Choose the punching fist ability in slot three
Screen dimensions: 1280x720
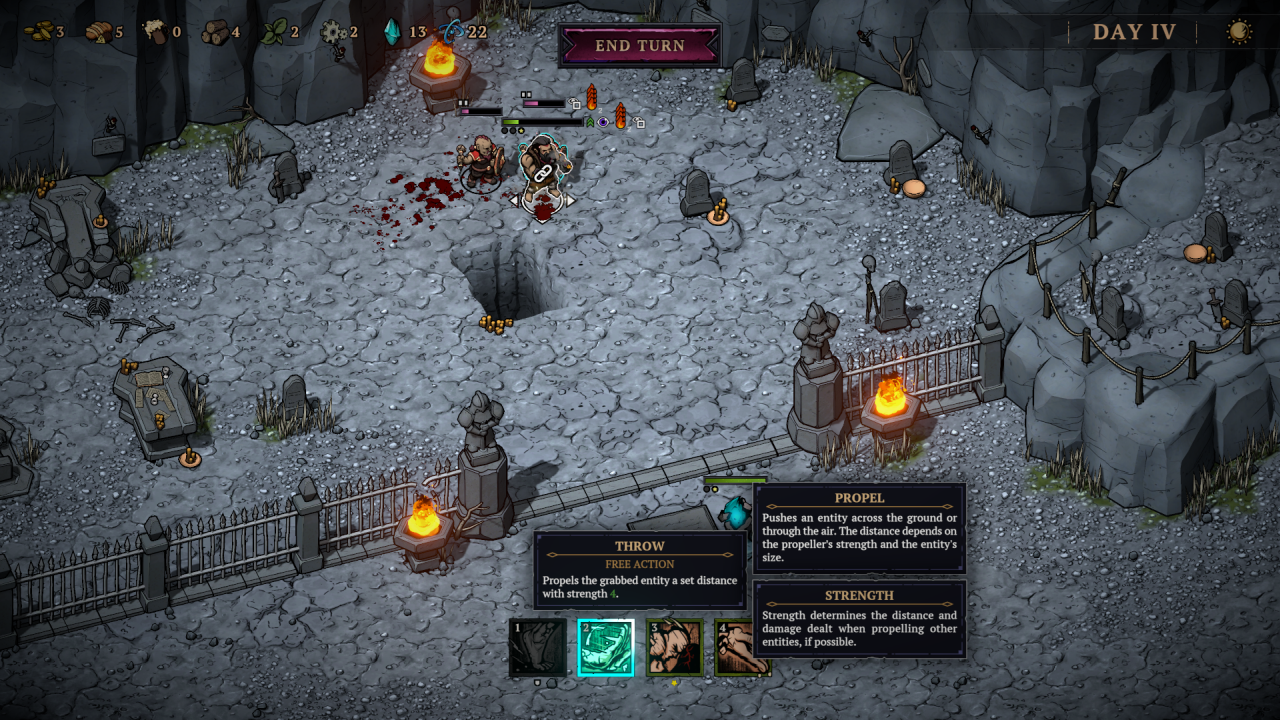click(x=675, y=648)
